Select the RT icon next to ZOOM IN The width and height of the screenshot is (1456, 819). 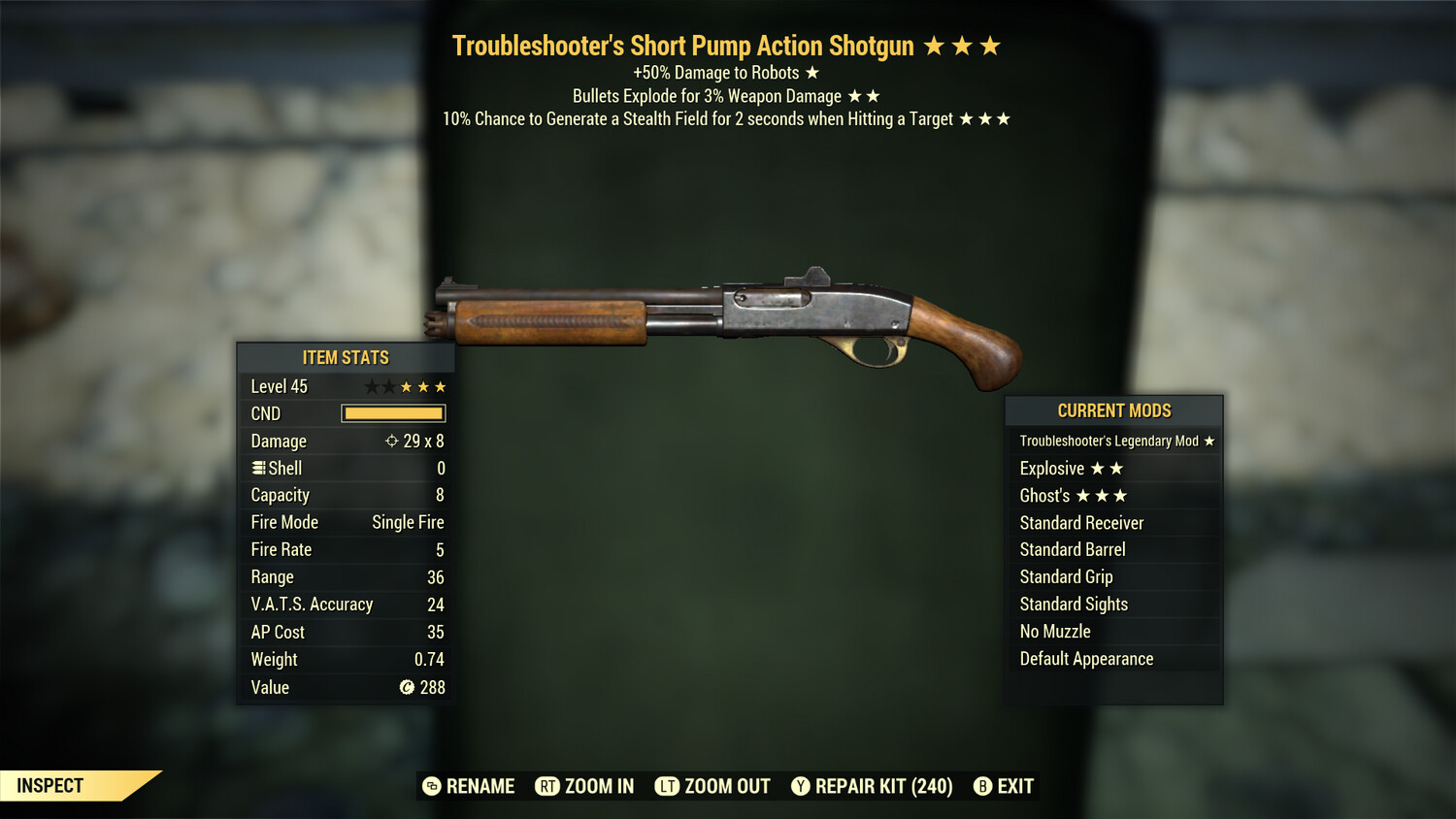tap(546, 786)
